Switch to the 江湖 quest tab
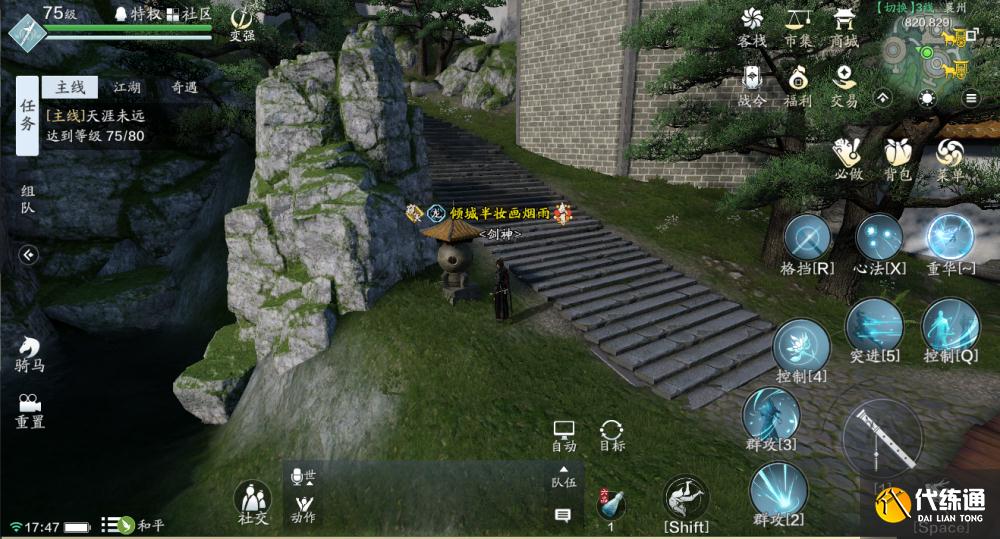 click(127, 88)
